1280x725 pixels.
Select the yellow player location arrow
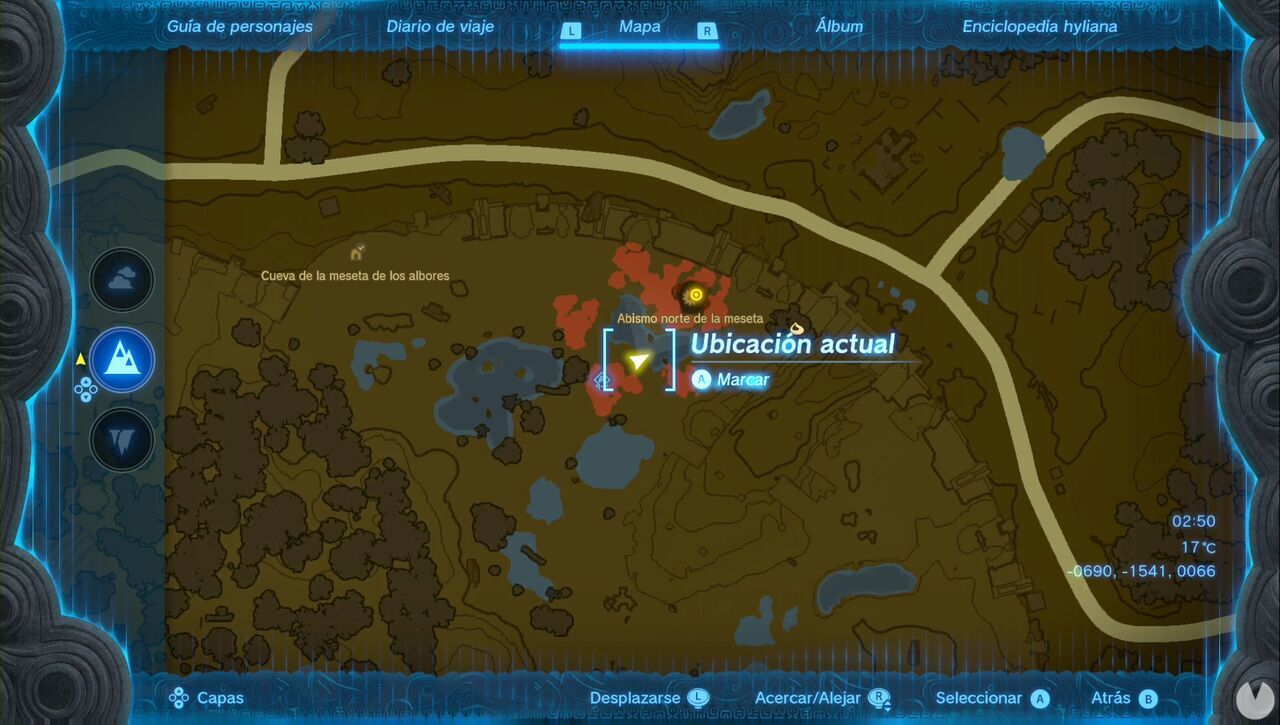pyautogui.click(x=638, y=360)
